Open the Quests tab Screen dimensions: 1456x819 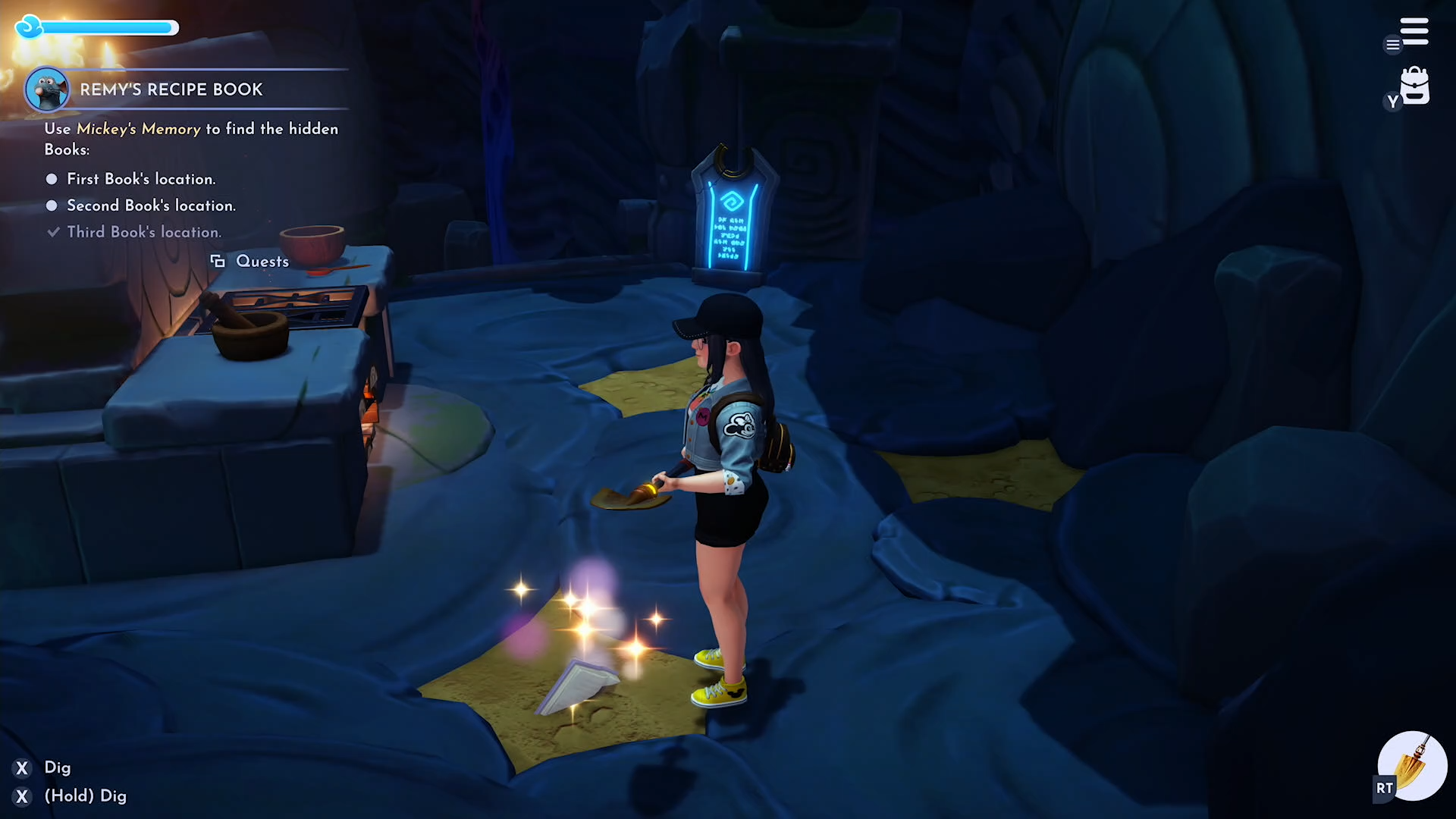tap(262, 261)
